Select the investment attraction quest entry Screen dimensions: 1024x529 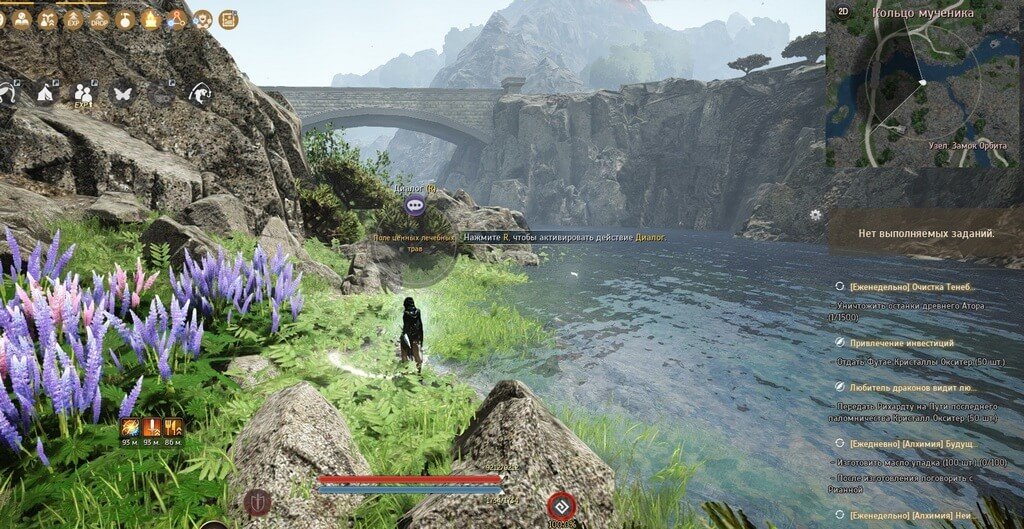point(901,342)
